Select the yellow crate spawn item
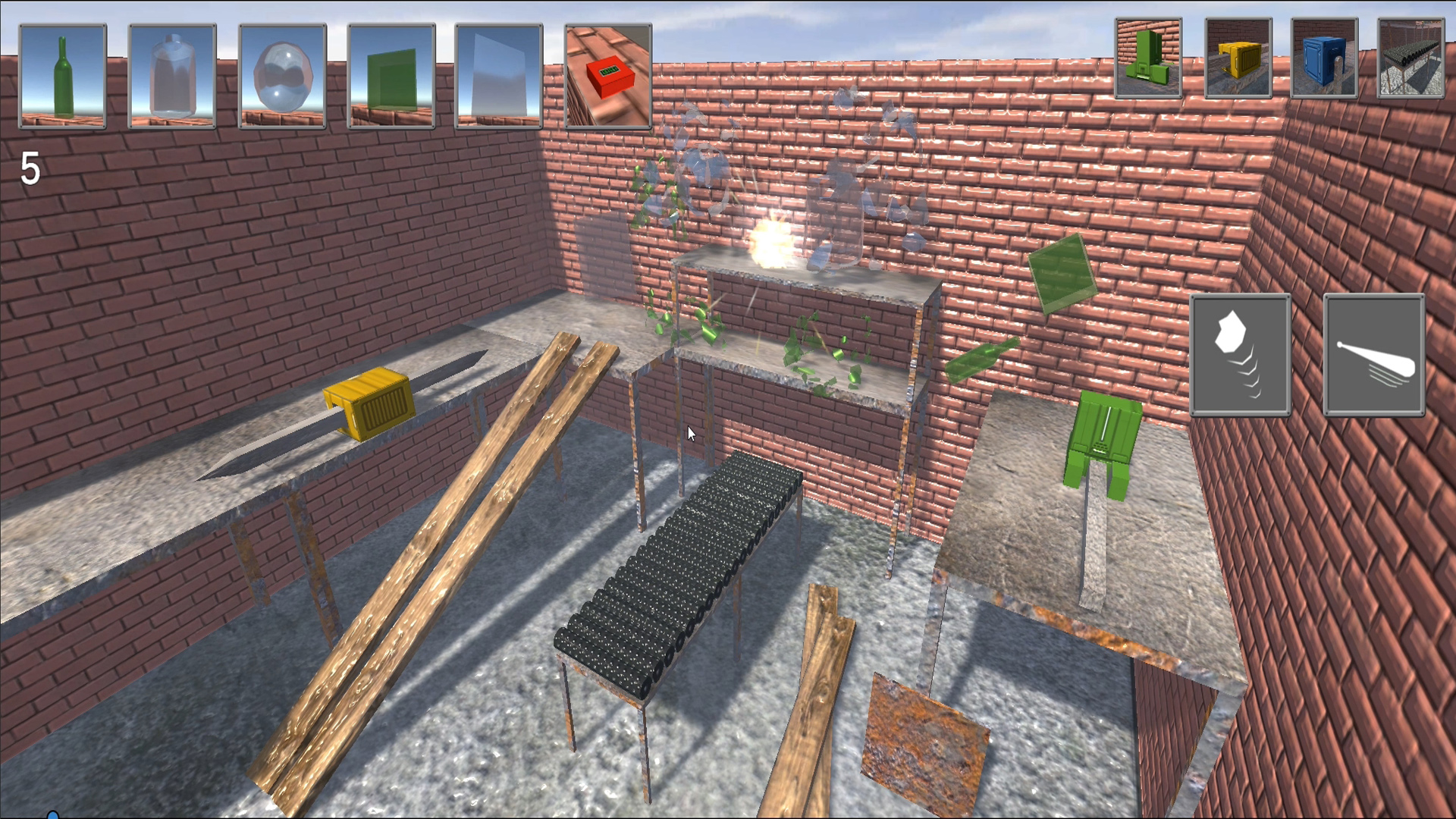Image resolution: width=1456 pixels, height=819 pixels. (1238, 57)
